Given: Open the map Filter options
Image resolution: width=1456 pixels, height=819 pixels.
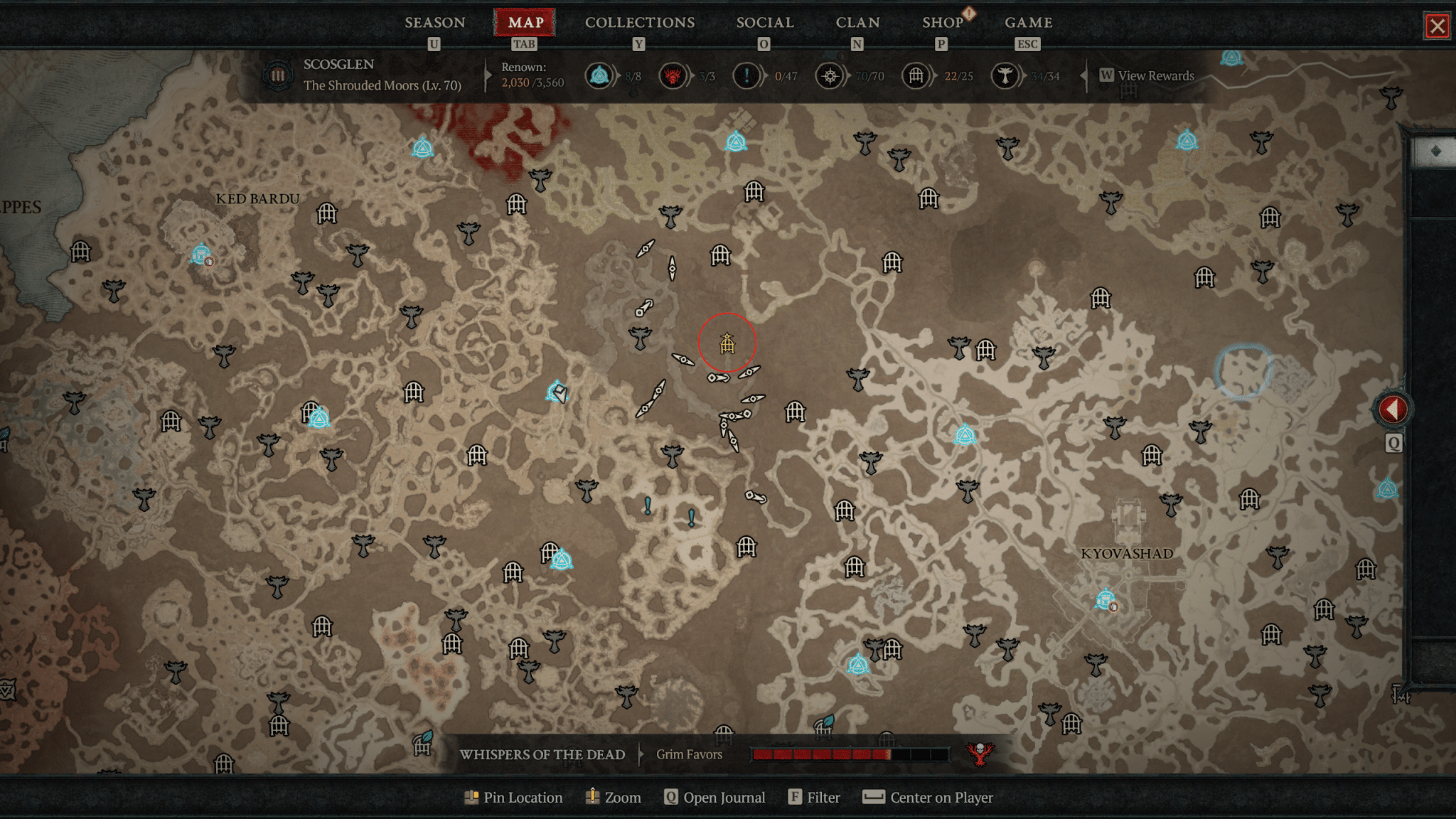Looking at the screenshot, I should coord(815,798).
